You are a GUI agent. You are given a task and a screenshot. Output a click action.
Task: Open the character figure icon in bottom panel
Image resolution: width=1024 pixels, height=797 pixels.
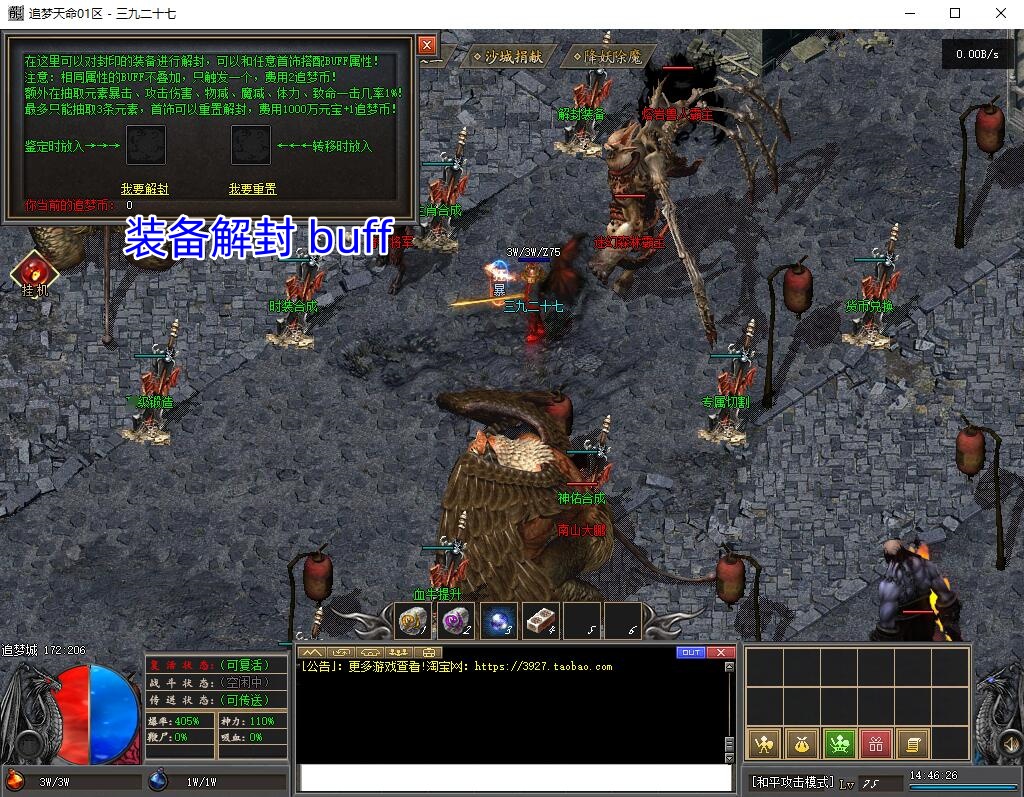[764, 743]
